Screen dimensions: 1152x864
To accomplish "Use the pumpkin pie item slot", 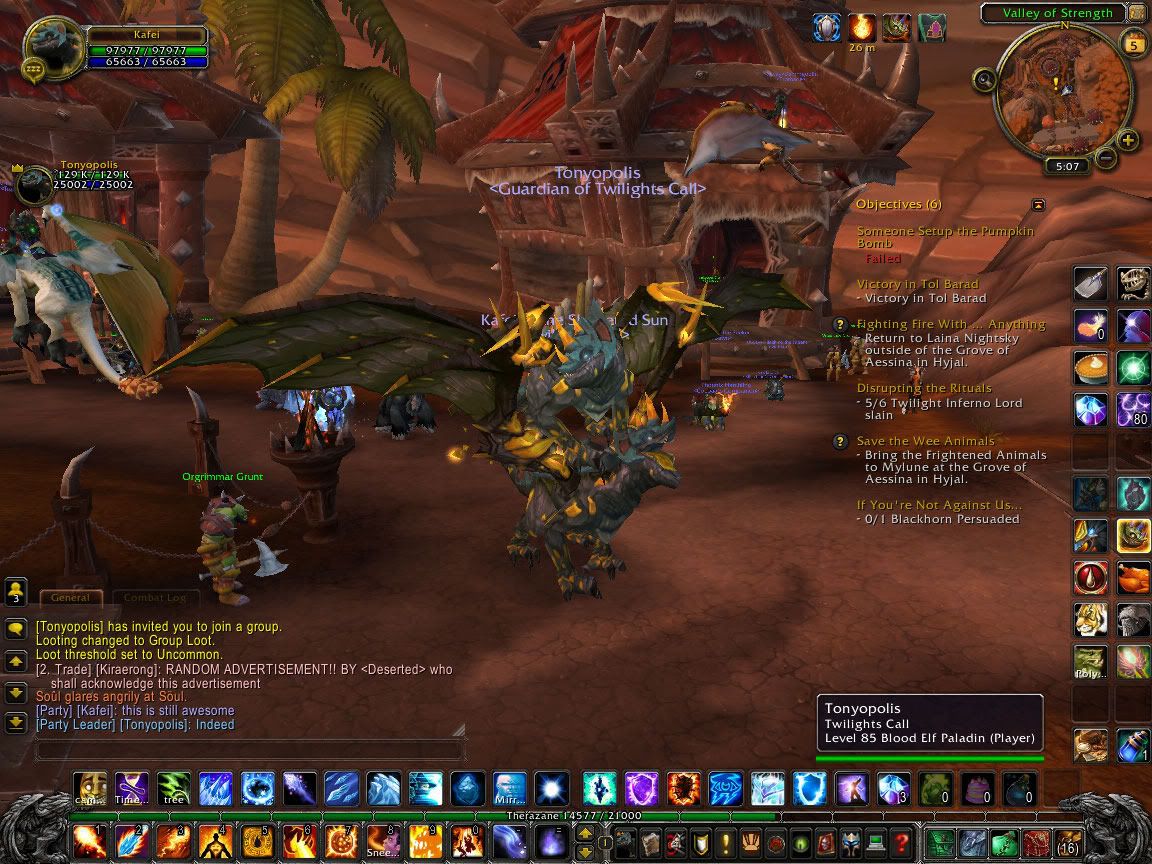I will pyautogui.click(x=1090, y=366).
